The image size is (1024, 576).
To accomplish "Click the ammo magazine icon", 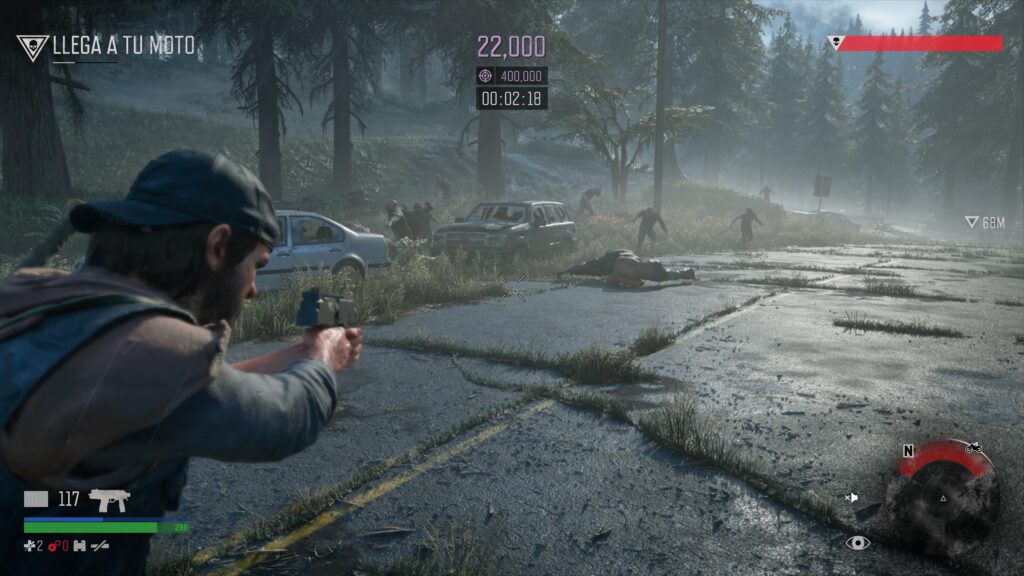I will click(x=36, y=499).
